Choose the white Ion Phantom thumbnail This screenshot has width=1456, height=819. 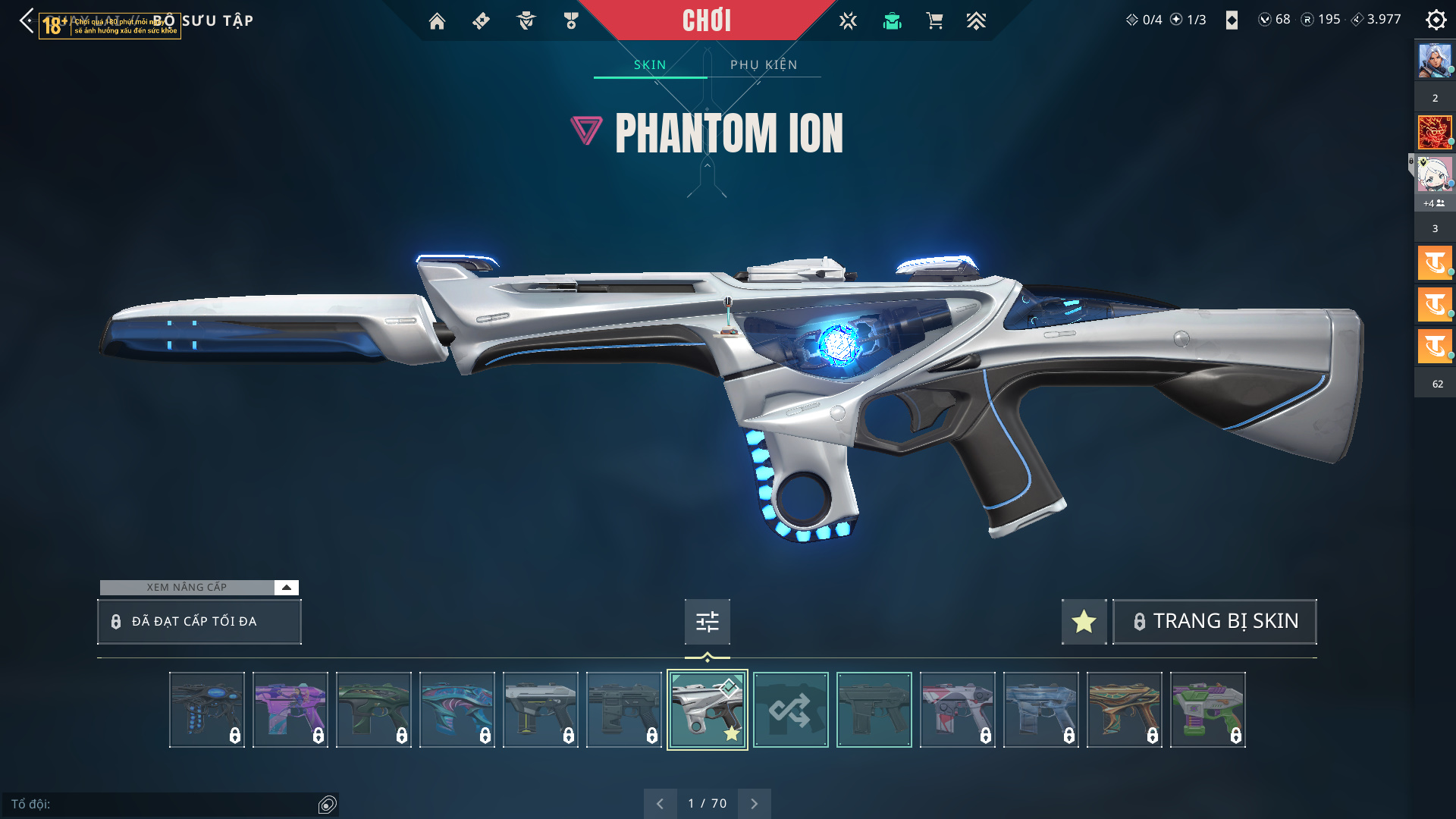coord(707,711)
